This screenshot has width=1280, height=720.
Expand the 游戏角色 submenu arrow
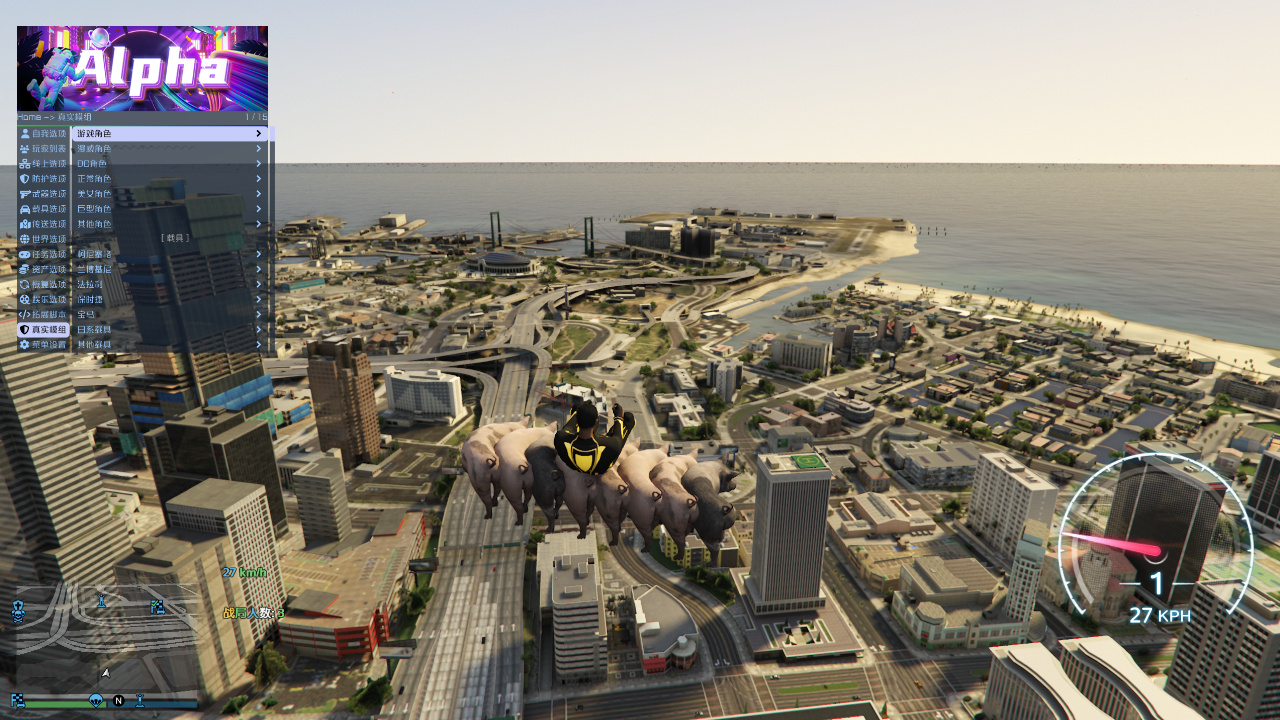(258, 132)
